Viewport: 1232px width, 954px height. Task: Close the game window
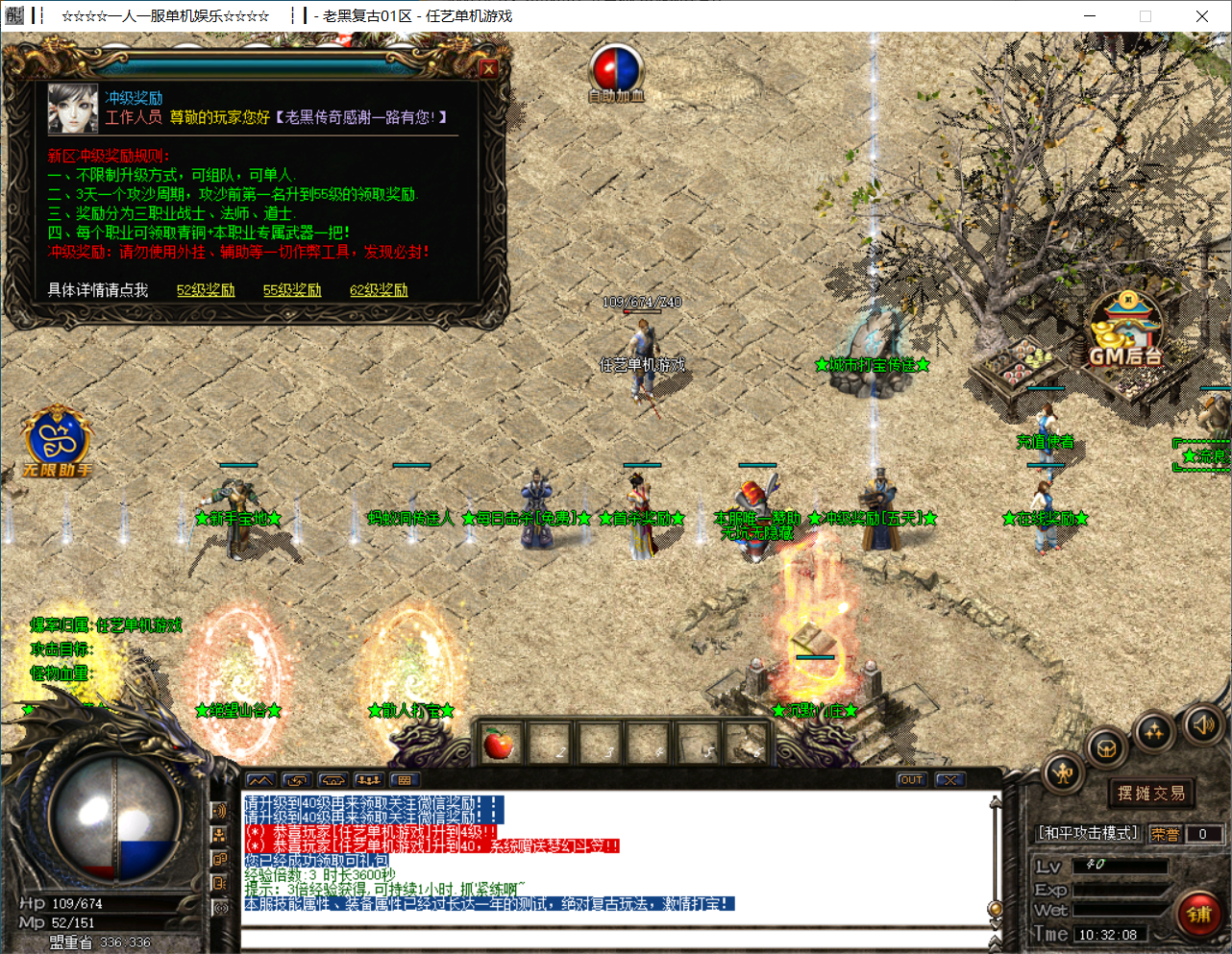coord(1201,16)
